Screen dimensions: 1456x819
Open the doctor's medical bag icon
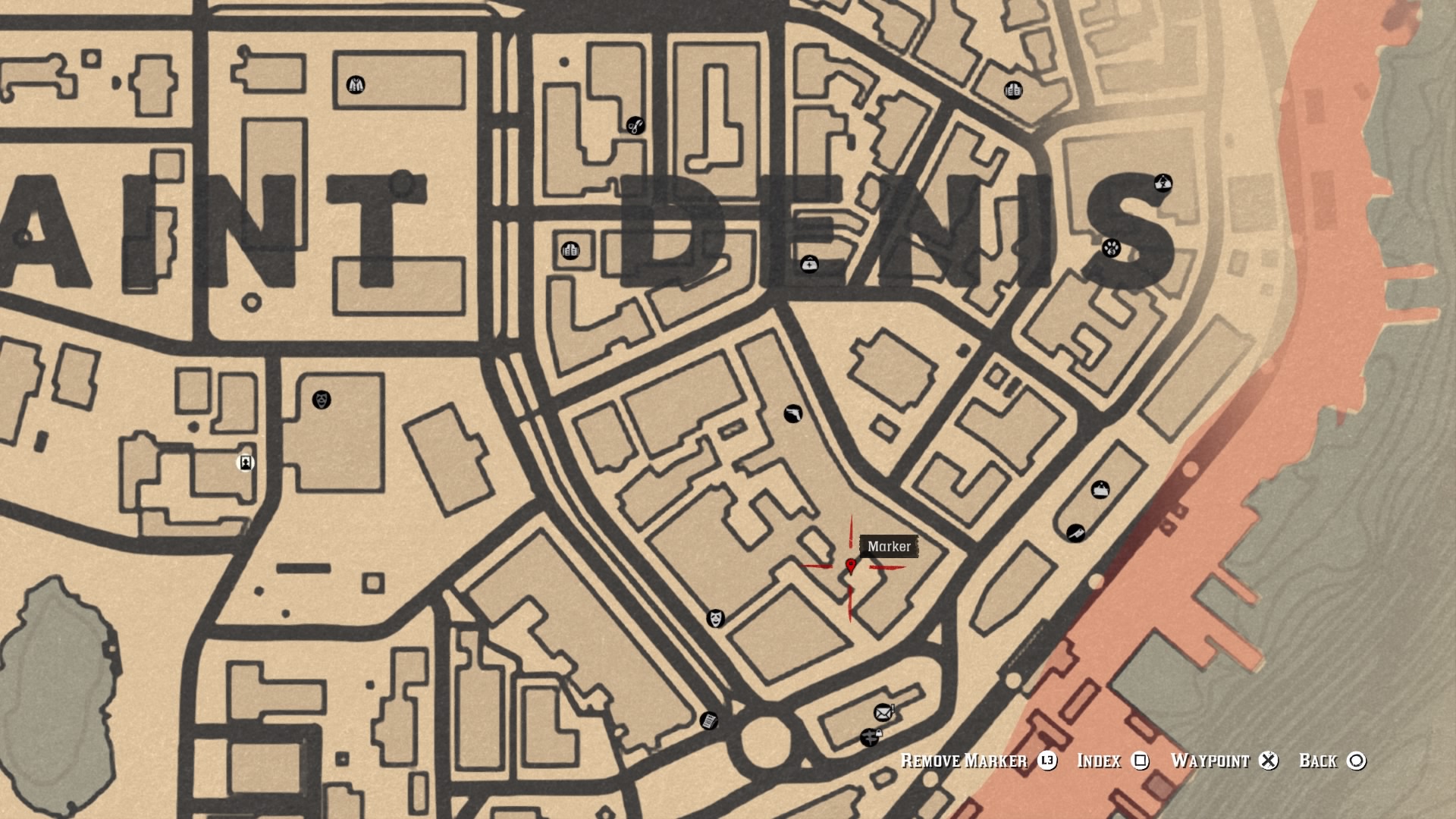pyautogui.click(x=808, y=265)
